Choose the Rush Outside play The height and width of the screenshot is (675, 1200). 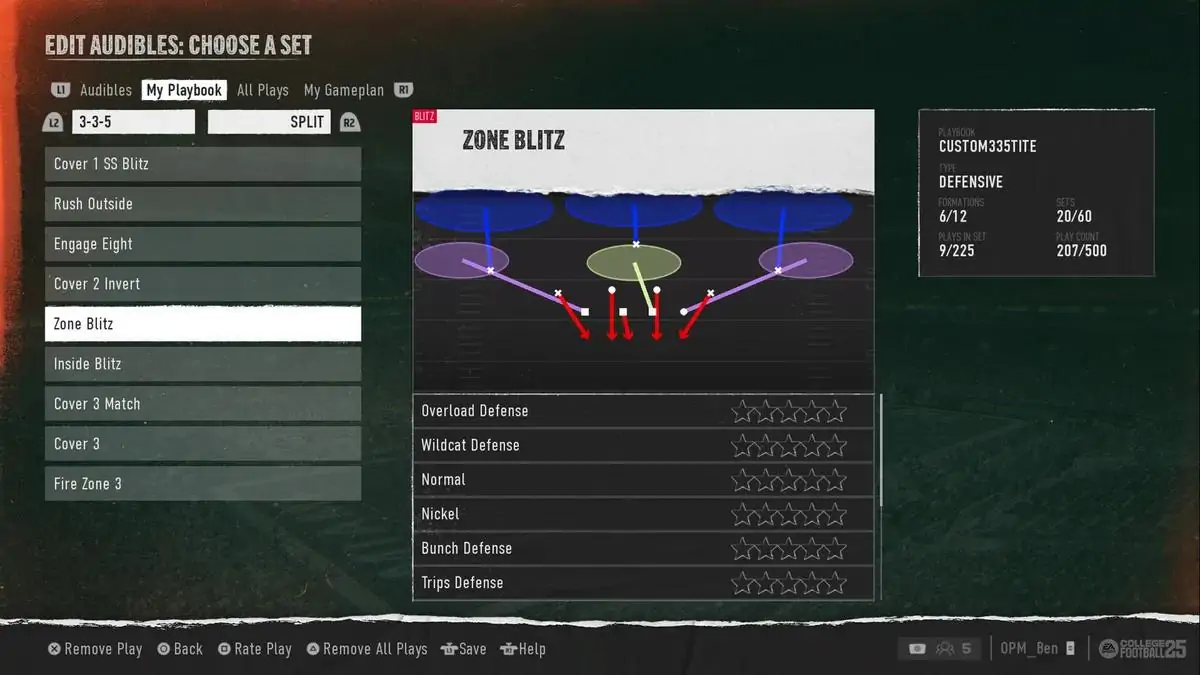[202, 204]
